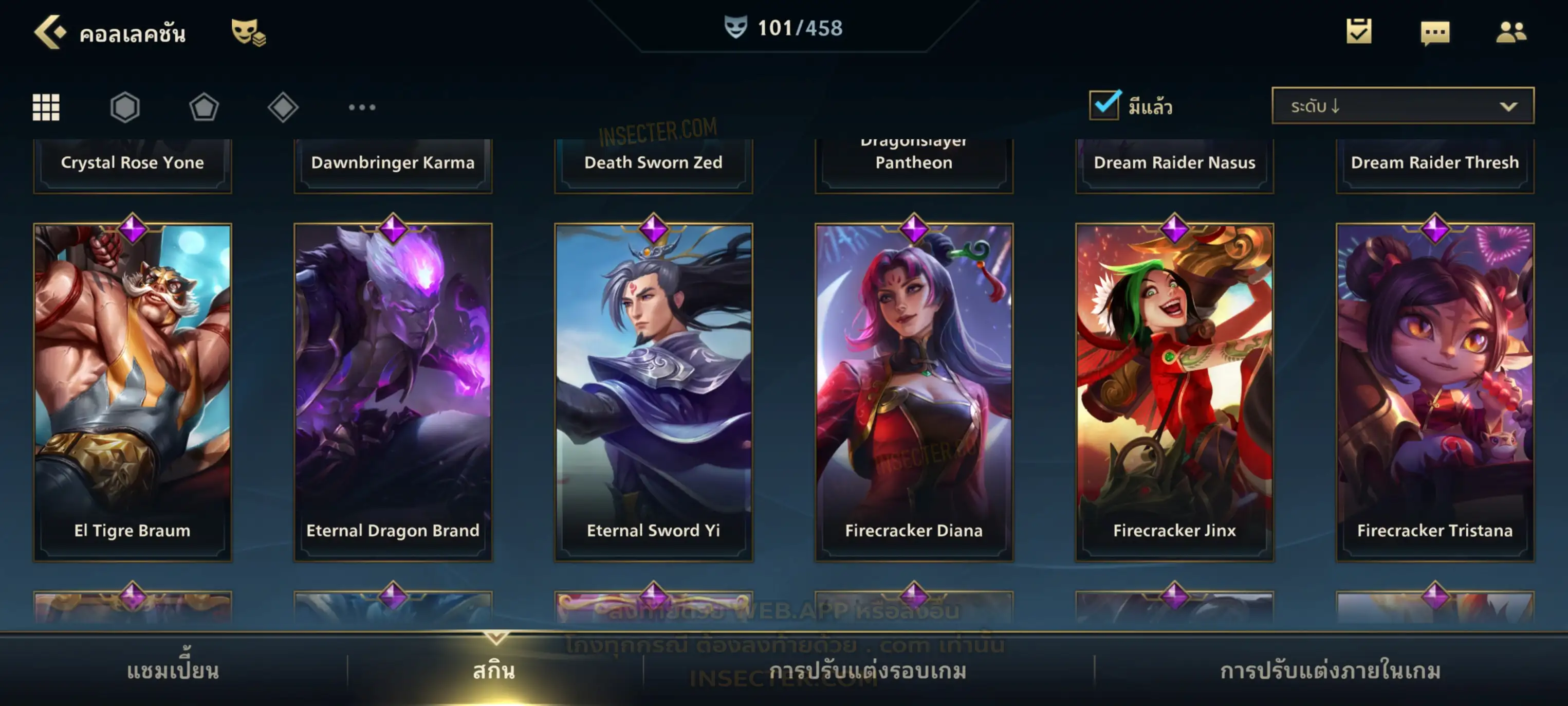Switch to the การปรับแต่งภายในเกม tab
This screenshot has height=706, width=1568.
1330,671
